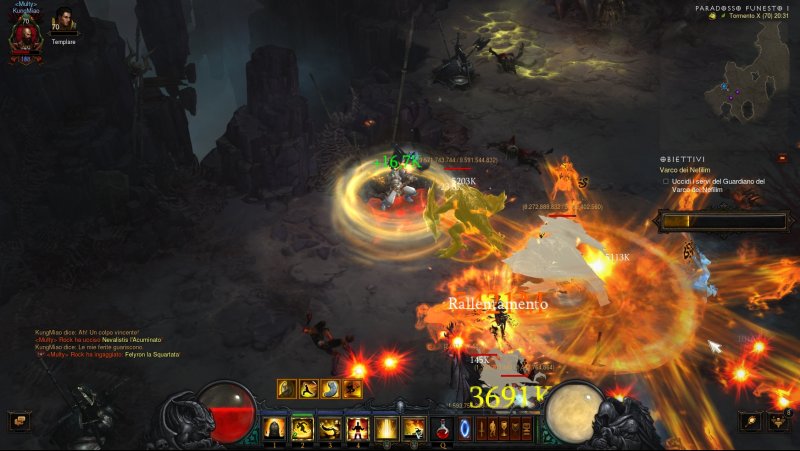The width and height of the screenshot is (800, 451).
Task: Trigger the skill in hotbar slot 3
Action: point(330,429)
